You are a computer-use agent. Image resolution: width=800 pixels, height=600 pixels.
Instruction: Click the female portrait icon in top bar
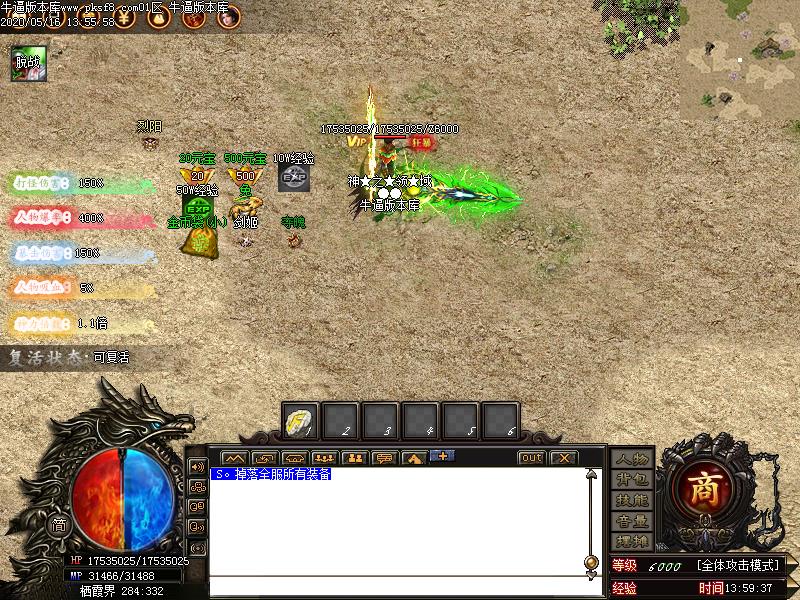pos(229,17)
